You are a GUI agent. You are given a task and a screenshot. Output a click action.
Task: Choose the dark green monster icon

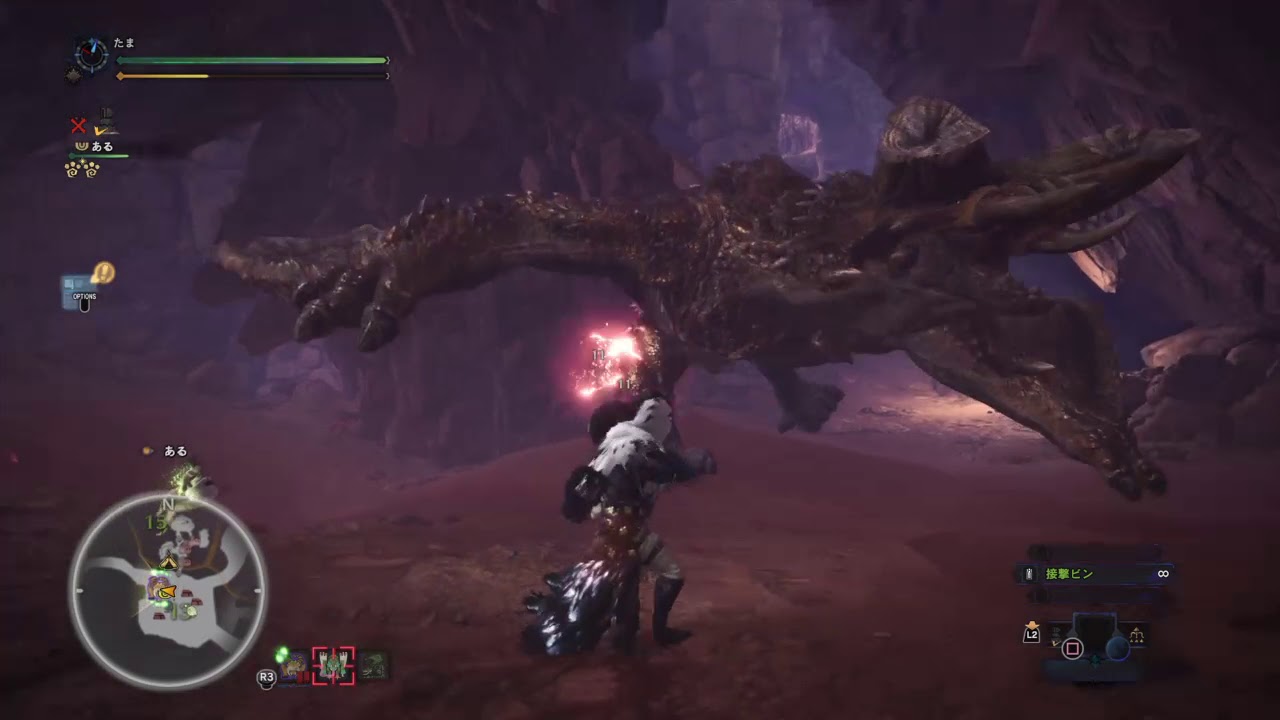[x=374, y=665]
